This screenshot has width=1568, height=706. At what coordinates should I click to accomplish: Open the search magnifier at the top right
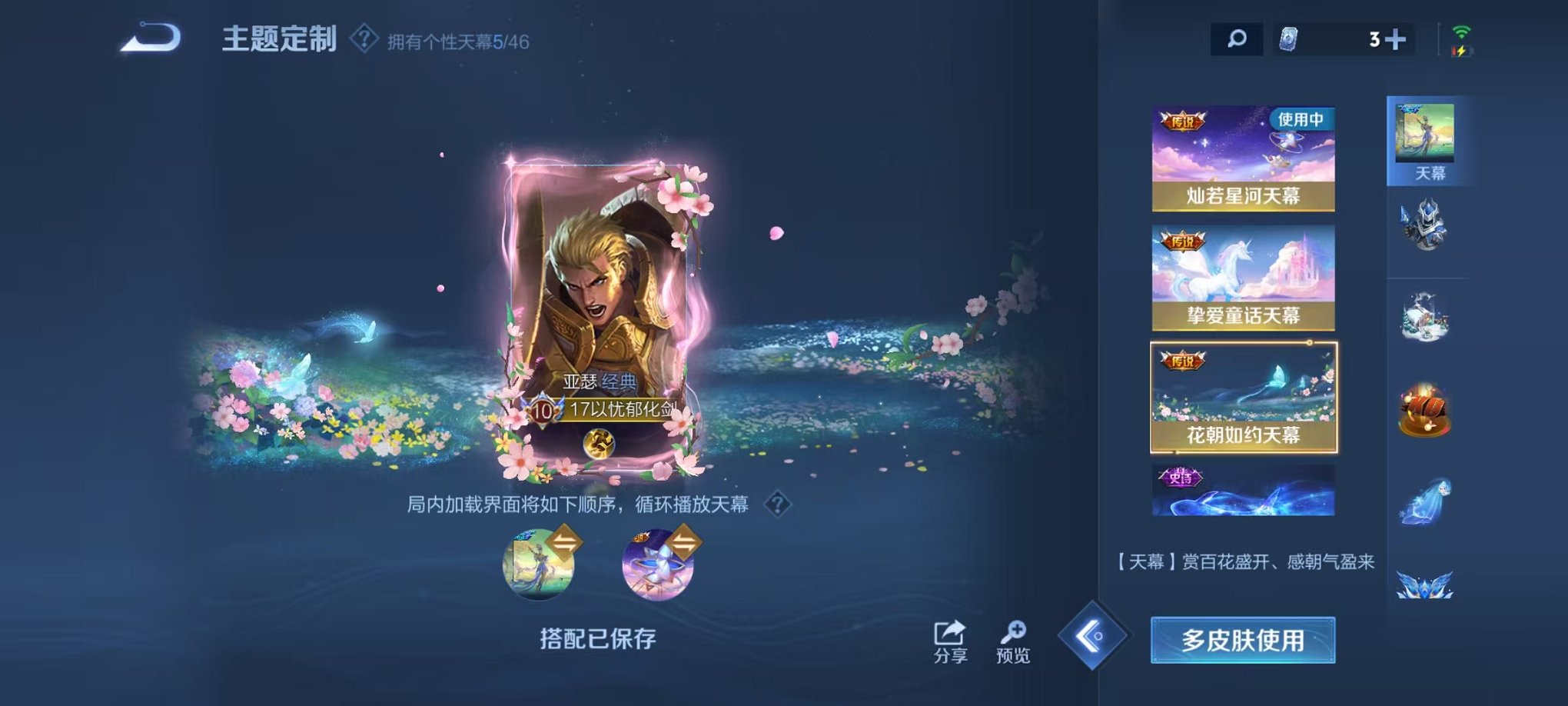pyautogui.click(x=1237, y=37)
